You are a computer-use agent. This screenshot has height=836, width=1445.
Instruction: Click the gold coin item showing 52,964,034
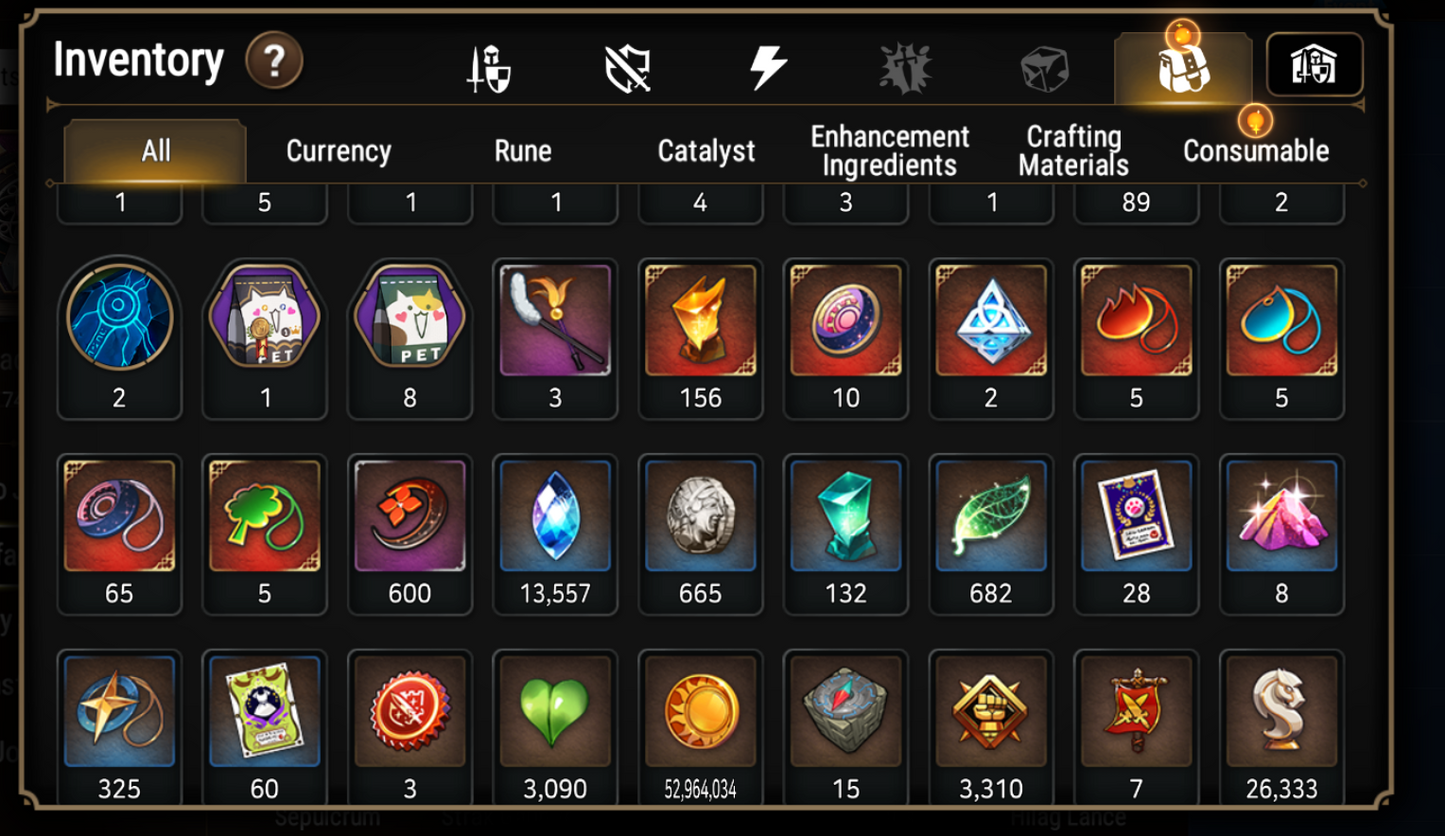[701, 713]
